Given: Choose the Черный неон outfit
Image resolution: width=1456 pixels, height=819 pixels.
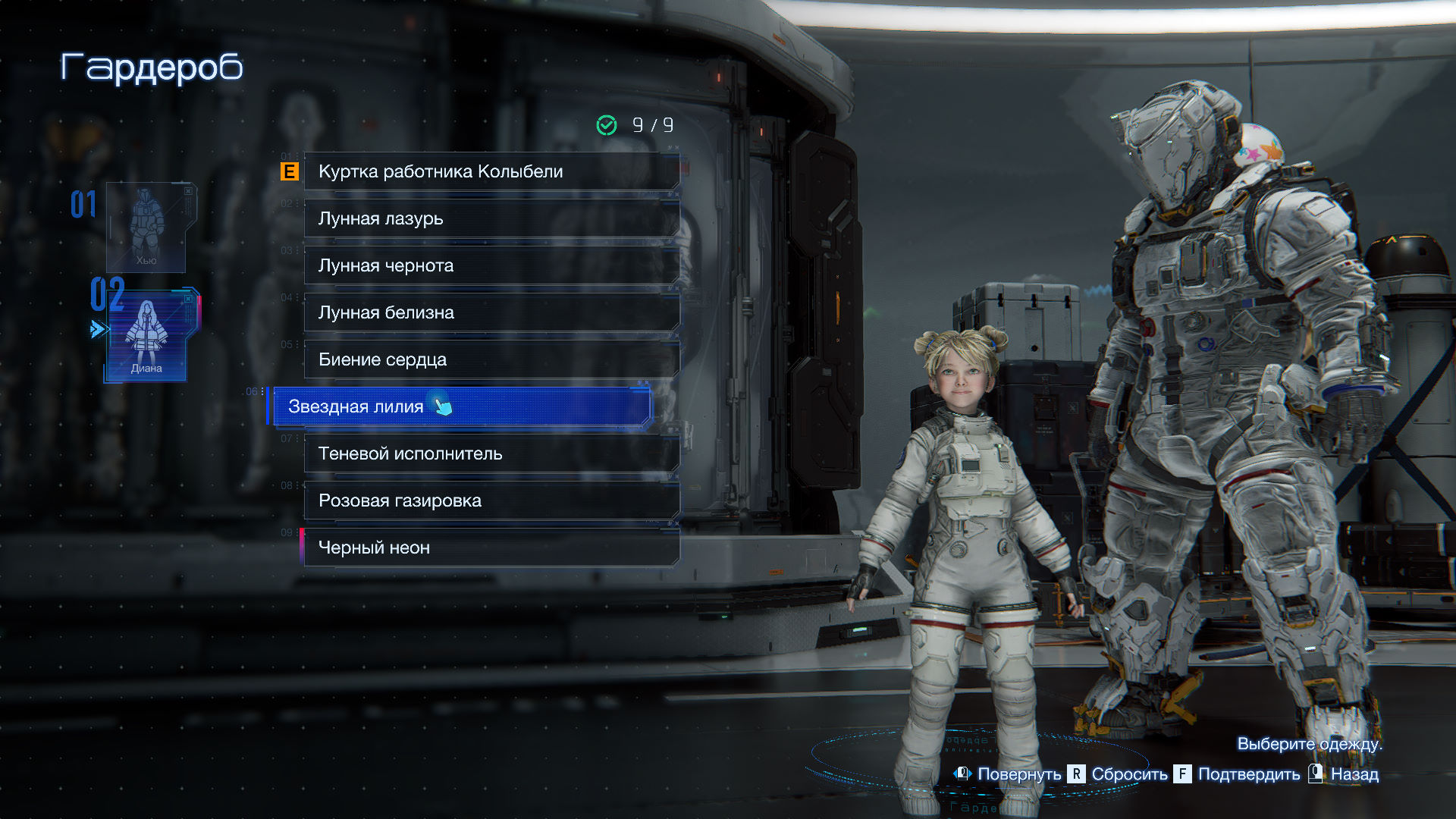Looking at the screenshot, I should coord(491,548).
